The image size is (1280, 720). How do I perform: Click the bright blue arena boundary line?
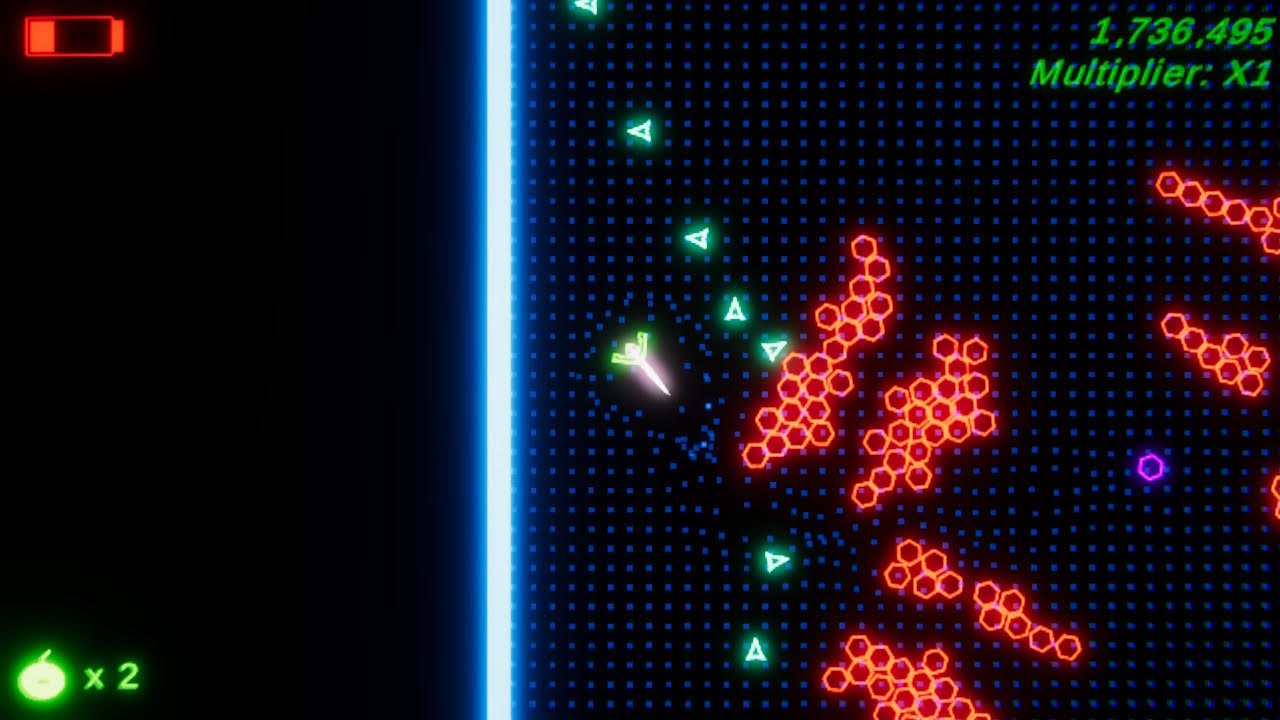(503, 360)
